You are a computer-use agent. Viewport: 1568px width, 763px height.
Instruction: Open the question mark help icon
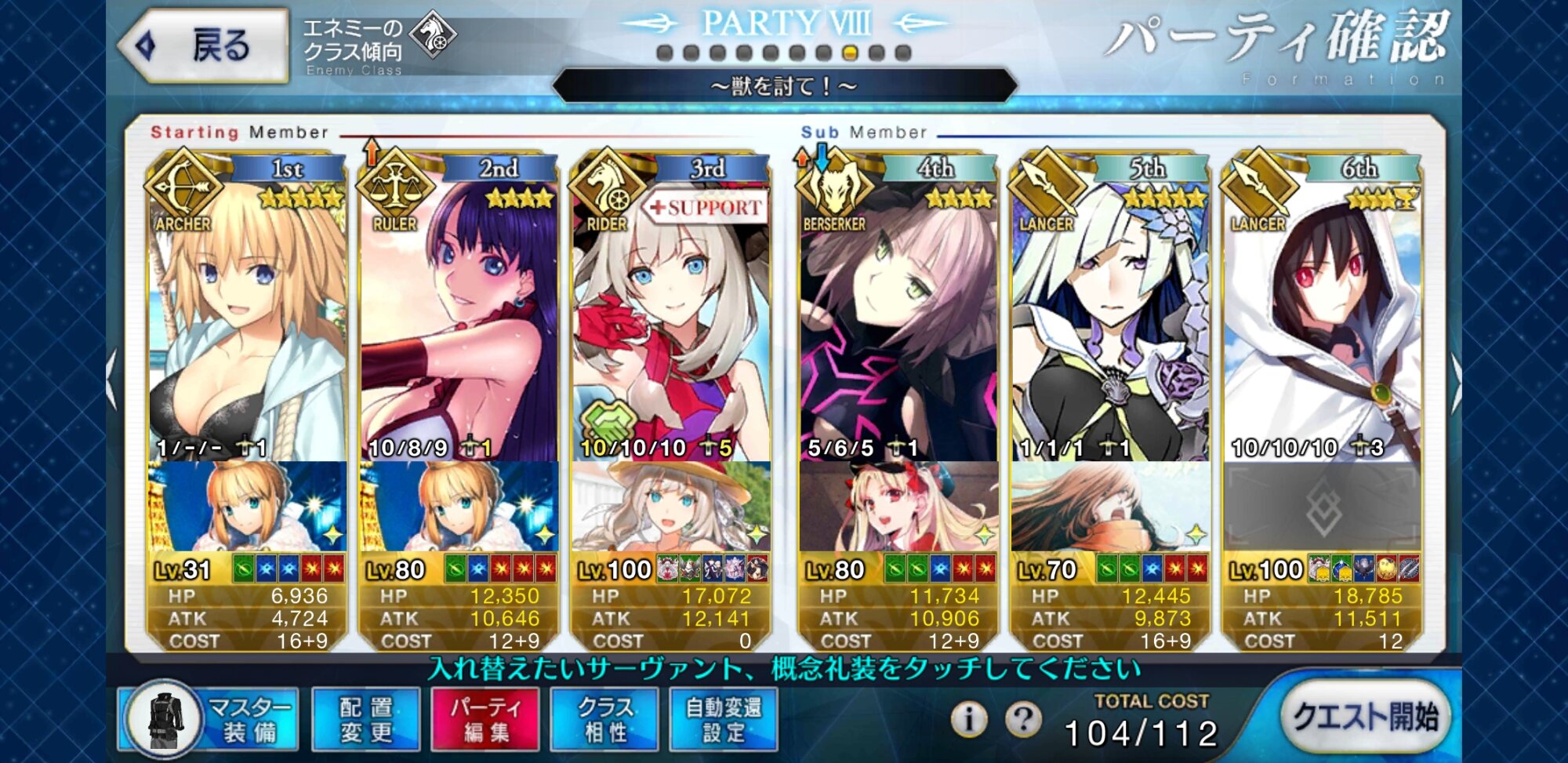[x=1023, y=718]
